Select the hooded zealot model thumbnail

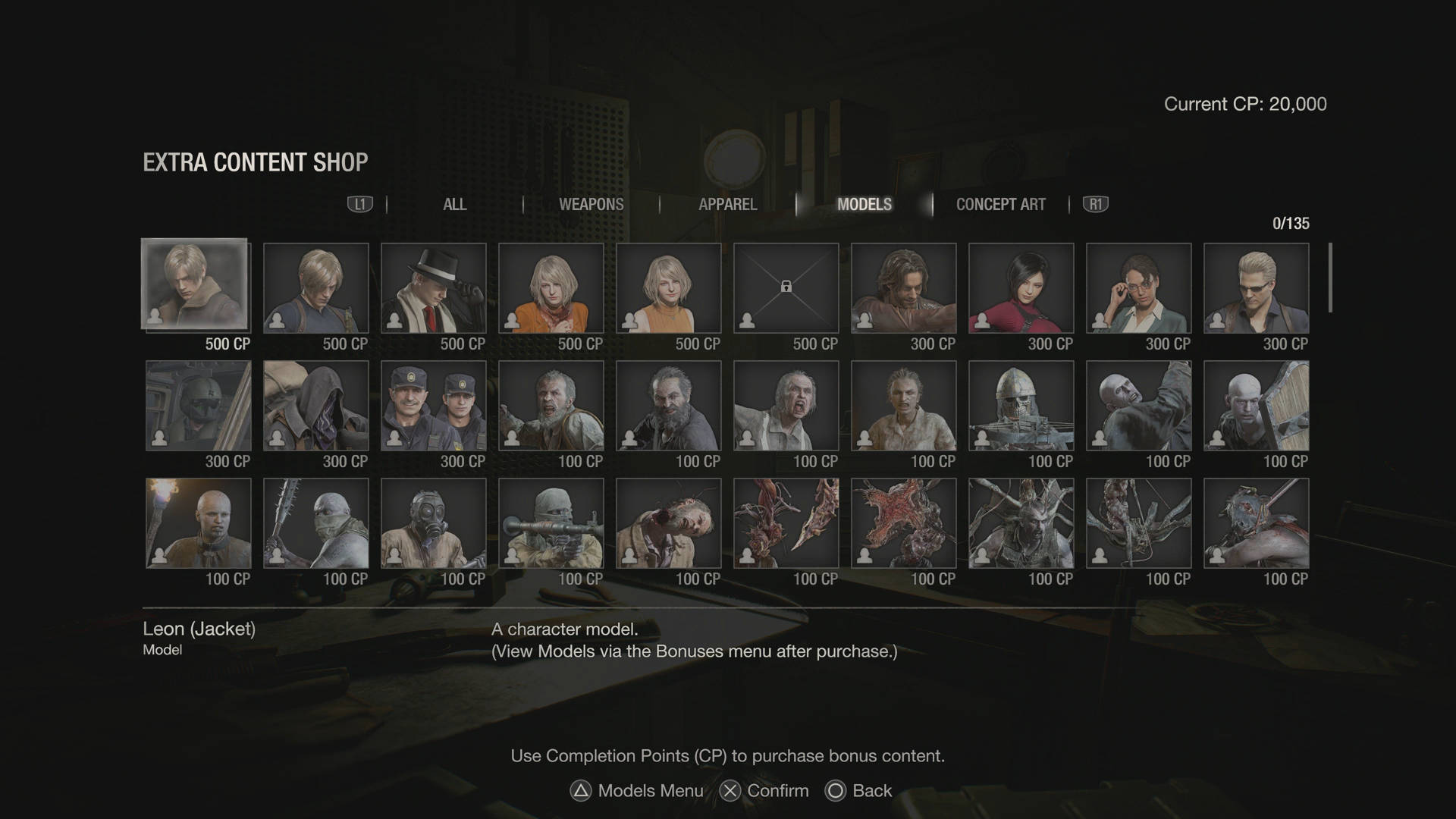pyautogui.click(x=315, y=406)
